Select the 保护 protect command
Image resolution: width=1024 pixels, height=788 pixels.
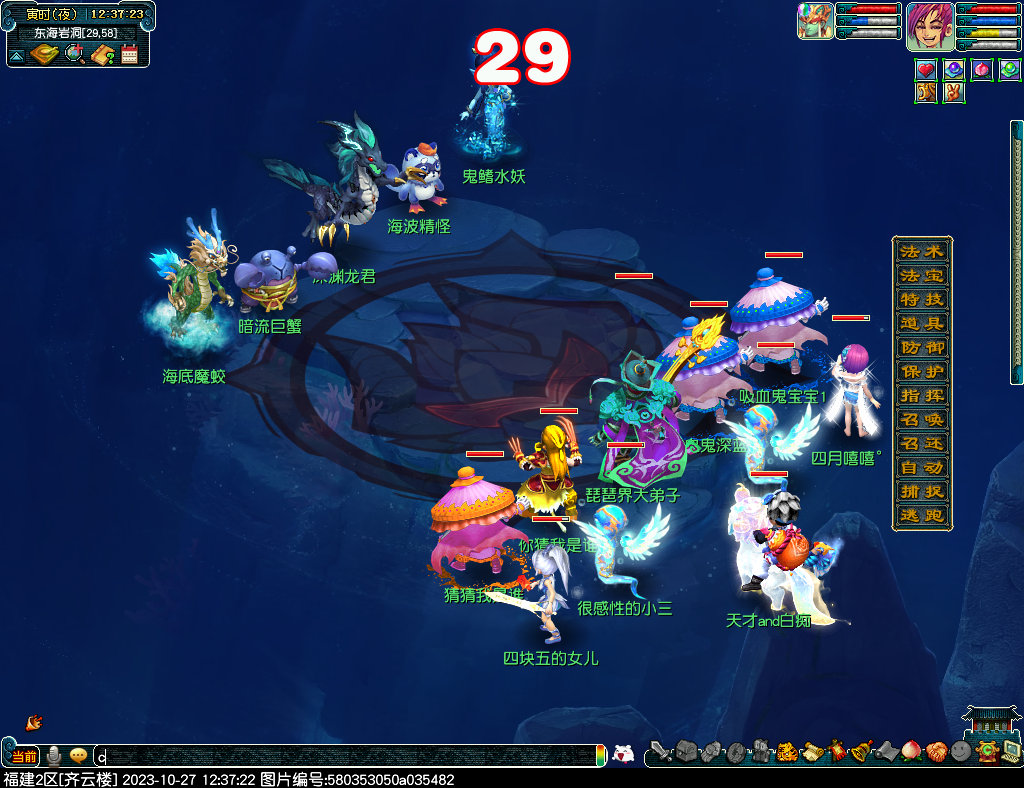pos(921,371)
